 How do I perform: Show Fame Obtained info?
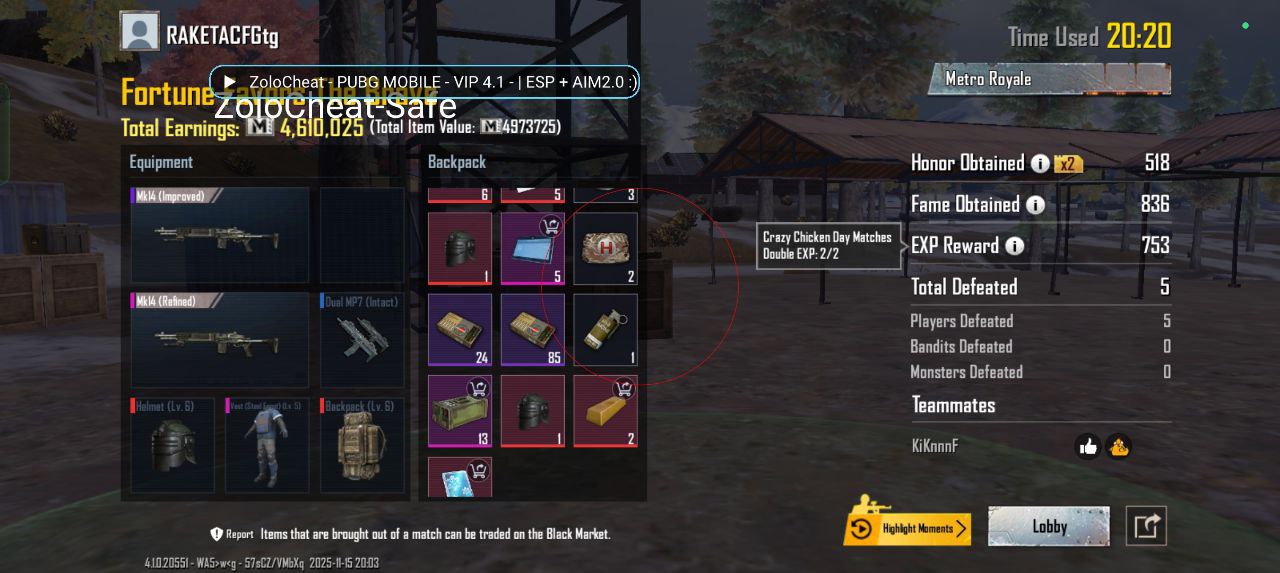1035,205
